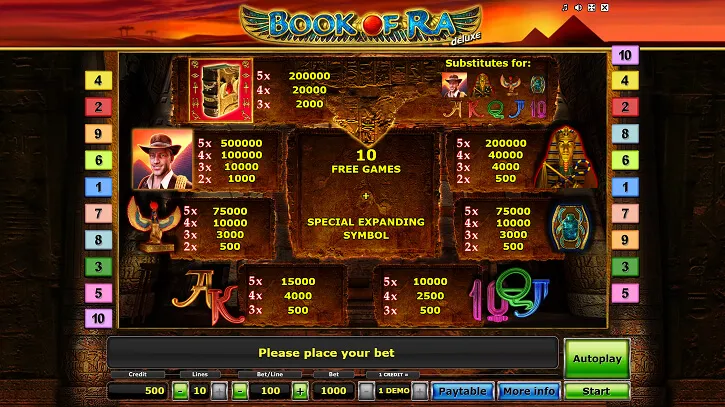
Task: Toggle the speaker sound icon
Action: click(x=578, y=7)
